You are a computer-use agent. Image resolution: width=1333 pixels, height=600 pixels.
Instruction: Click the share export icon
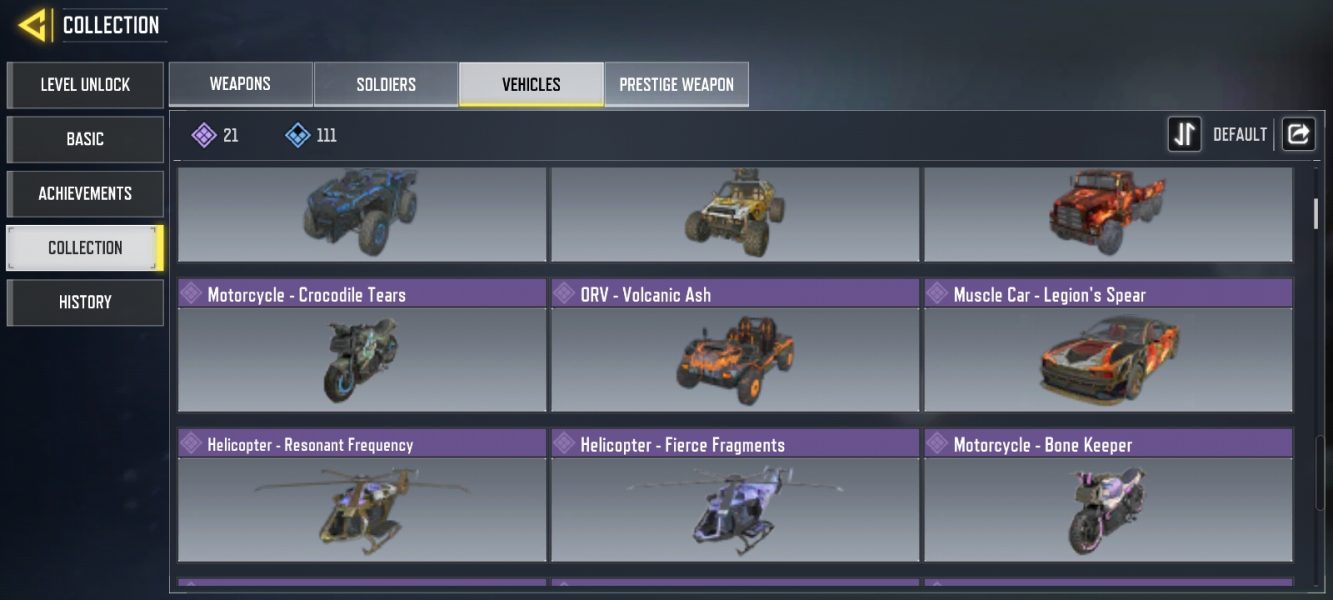(x=1298, y=134)
